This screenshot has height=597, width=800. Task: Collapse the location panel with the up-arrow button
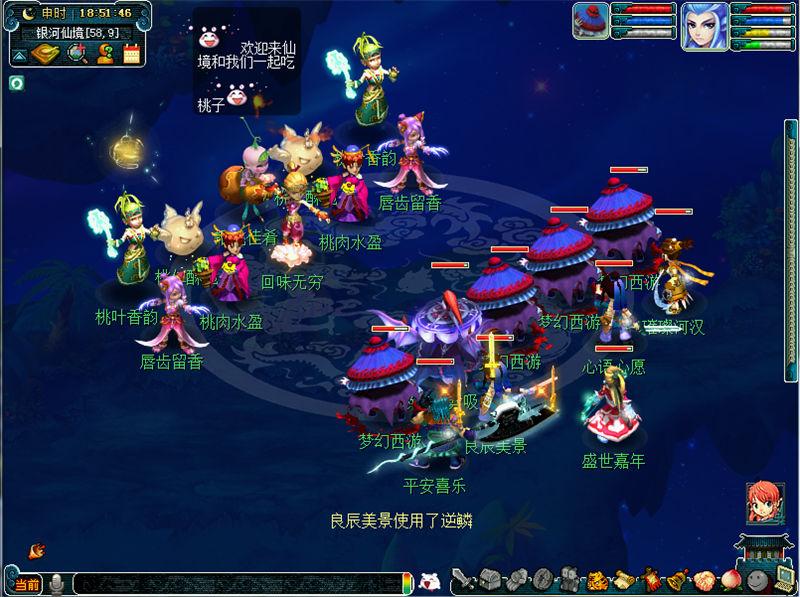(x=19, y=53)
